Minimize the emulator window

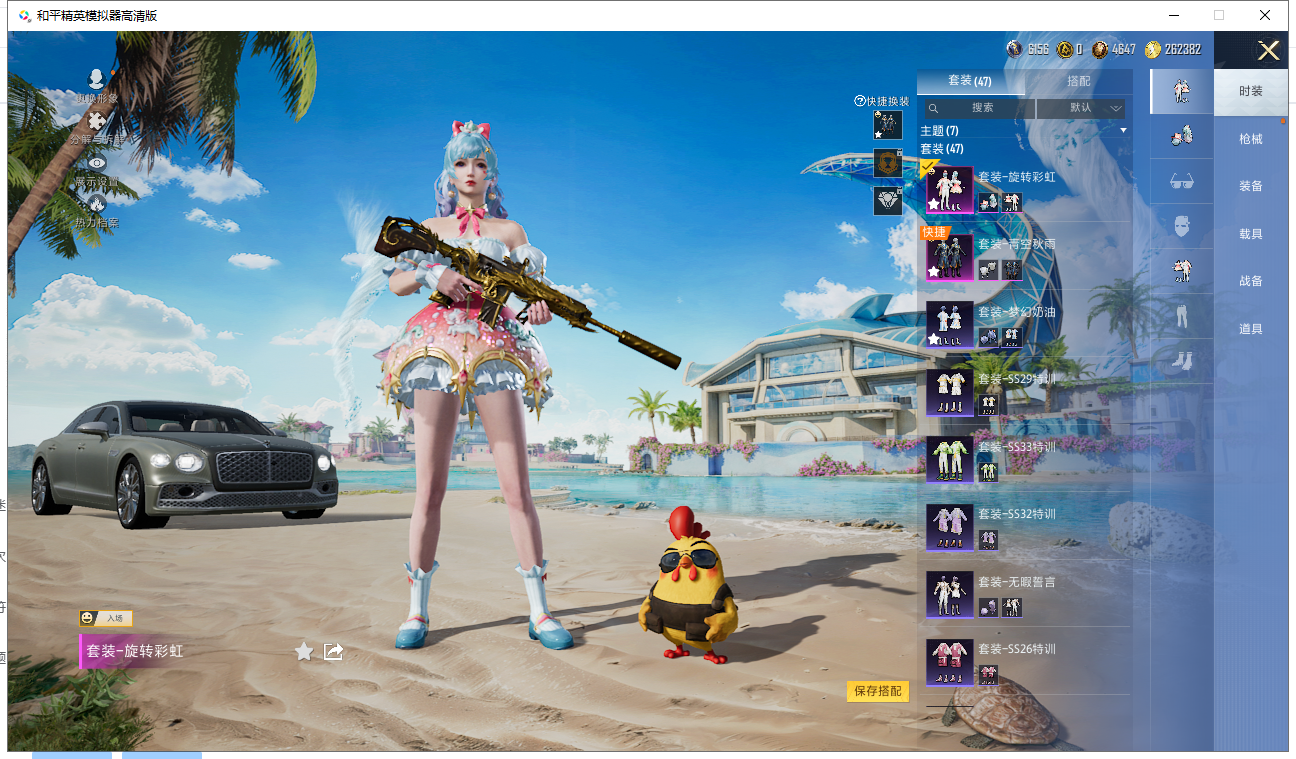click(1171, 15)
